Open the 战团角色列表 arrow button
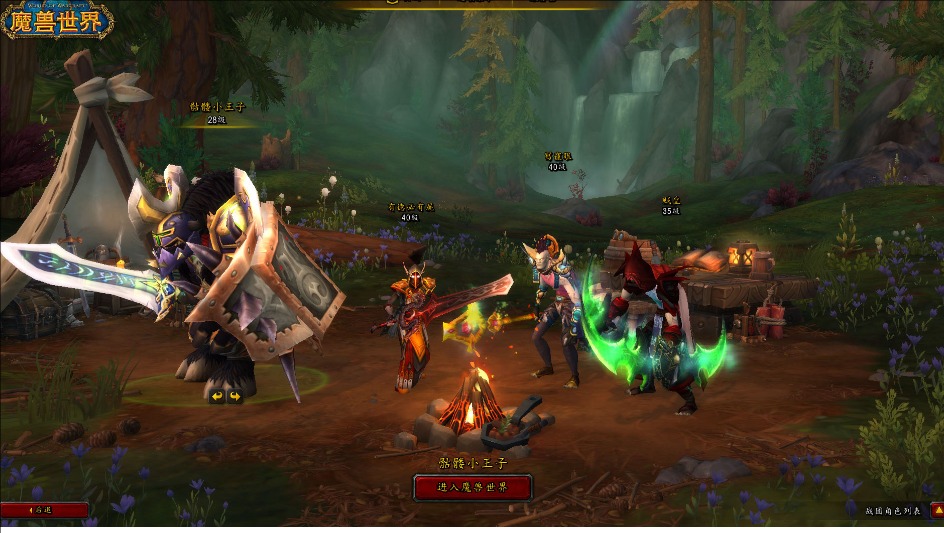This screenshot has width=944, height=533. pyautogui.click(x=937, y=510)
